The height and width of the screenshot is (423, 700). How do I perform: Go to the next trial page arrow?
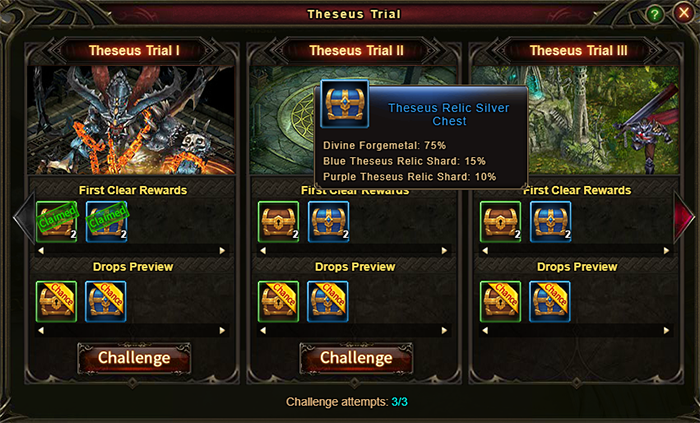pos(684,215)
